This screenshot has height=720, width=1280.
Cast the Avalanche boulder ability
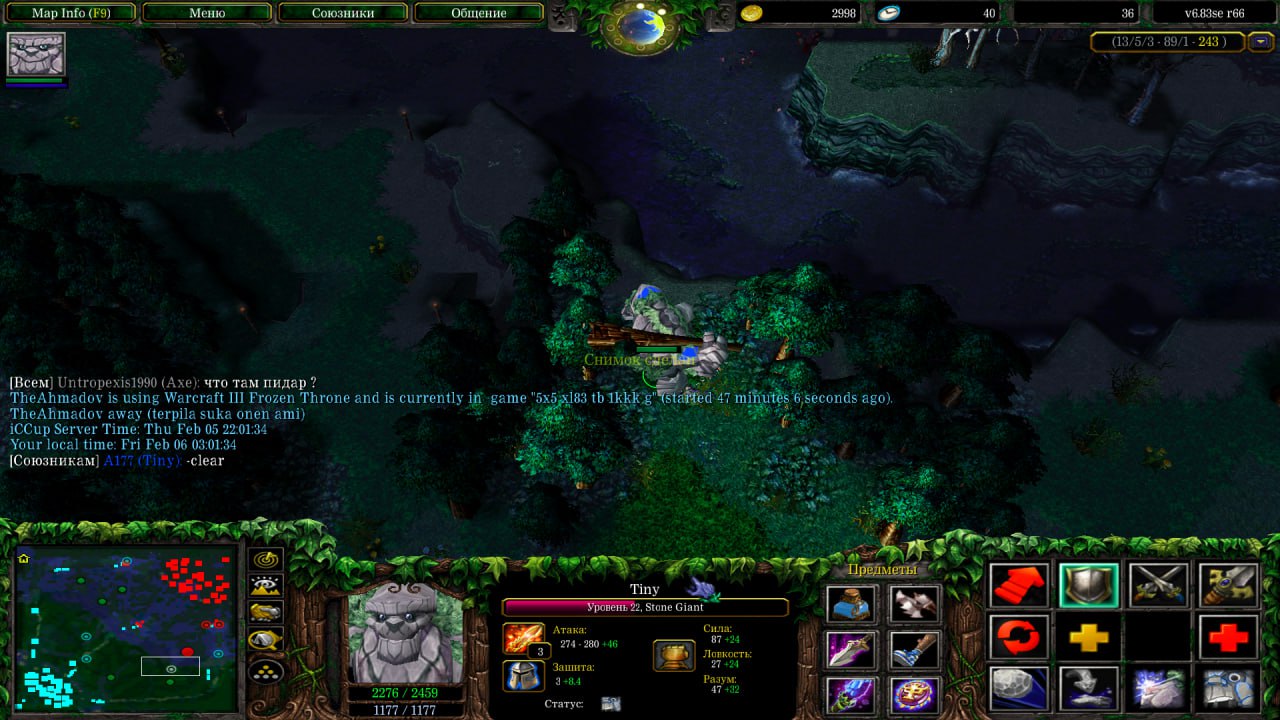tap(1019, 689)
